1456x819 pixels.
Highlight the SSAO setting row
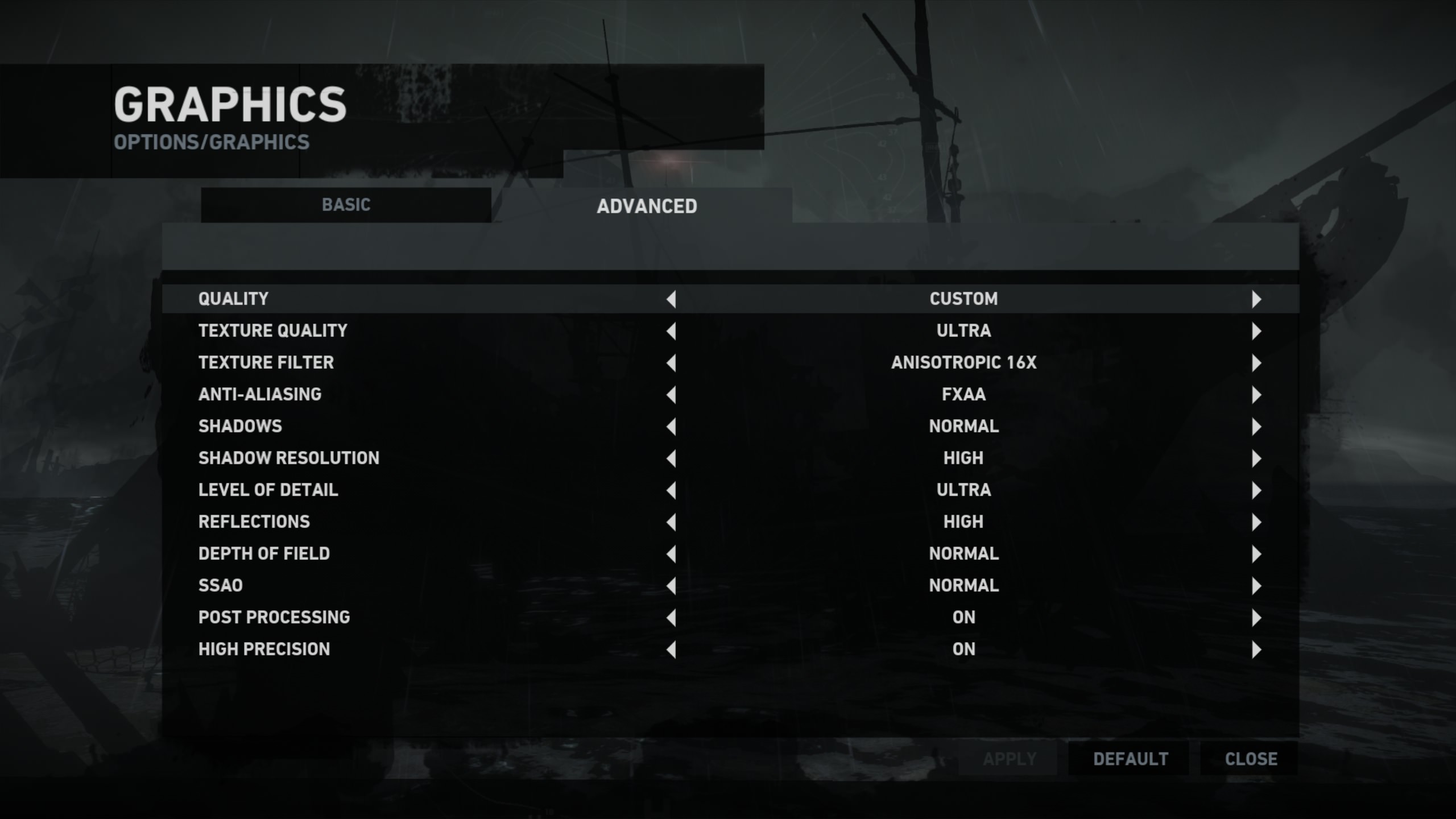(221, 586)
